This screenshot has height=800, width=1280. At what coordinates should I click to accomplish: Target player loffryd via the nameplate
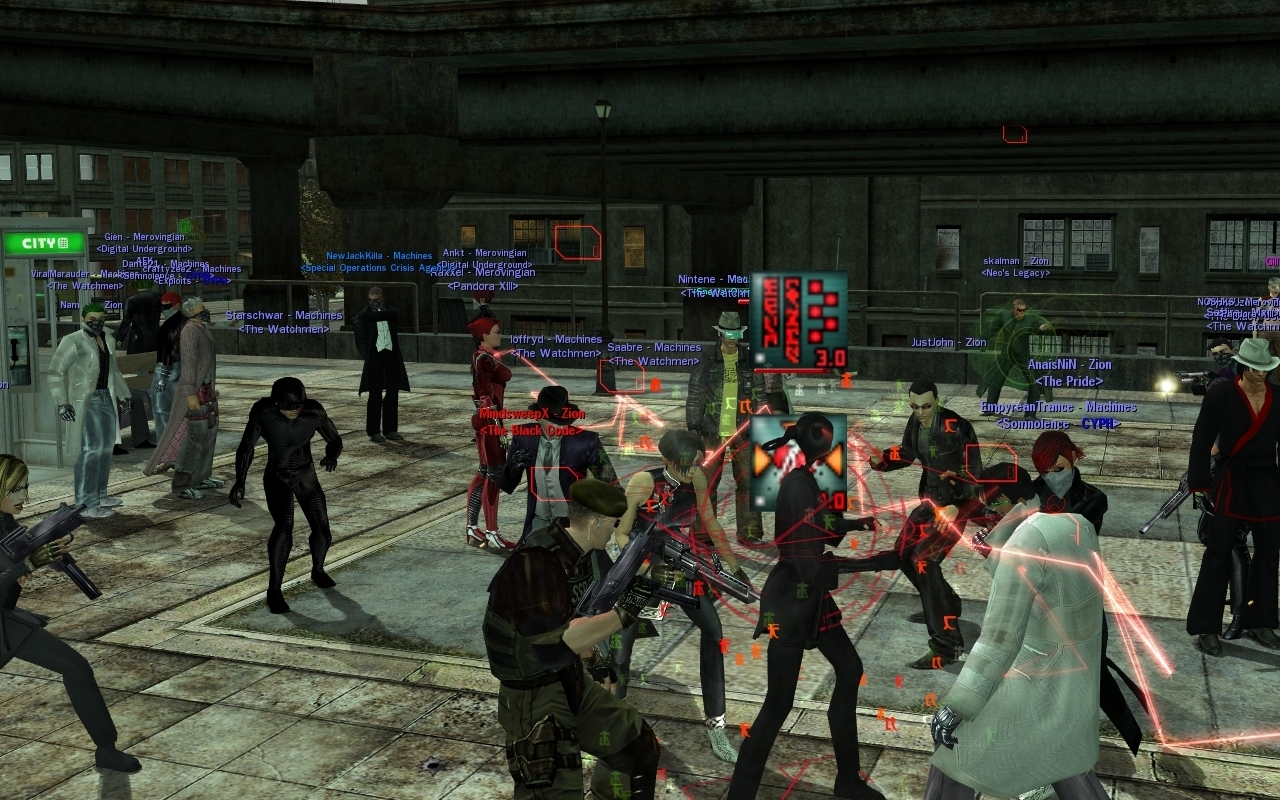pyautogui.click(x=555, y=340)
